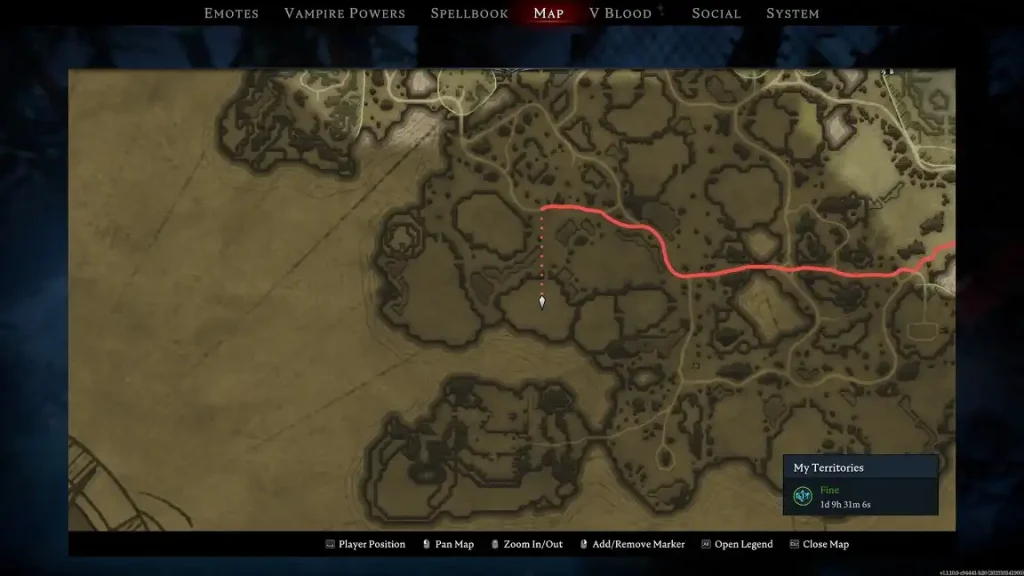This screenshot has width=1024, height=576.
Task: Open the System tab
Action: tap(792, 13)
